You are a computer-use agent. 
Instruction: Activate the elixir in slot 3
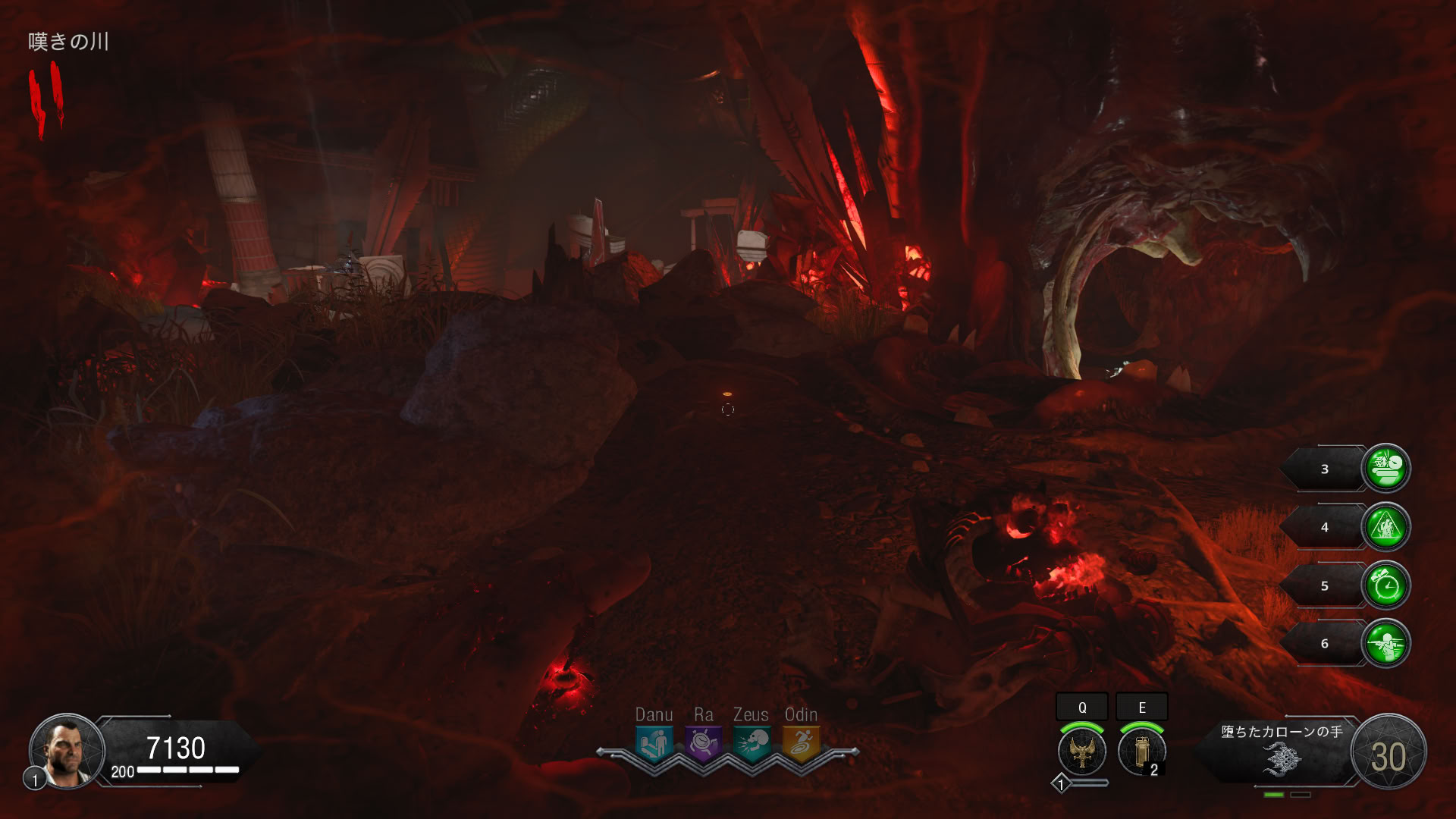[1386, 468]
